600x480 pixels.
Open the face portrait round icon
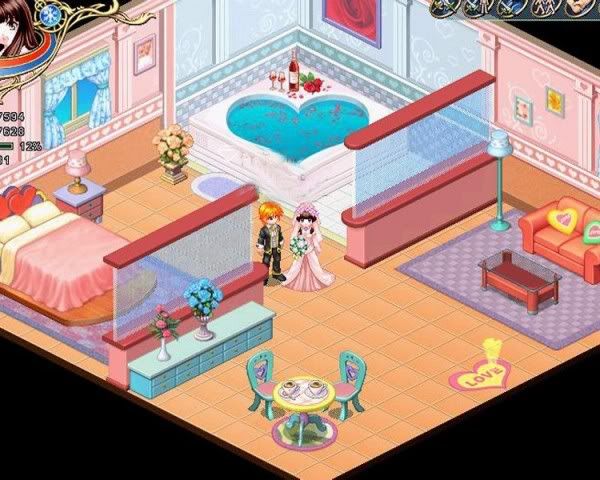point(580,6)
